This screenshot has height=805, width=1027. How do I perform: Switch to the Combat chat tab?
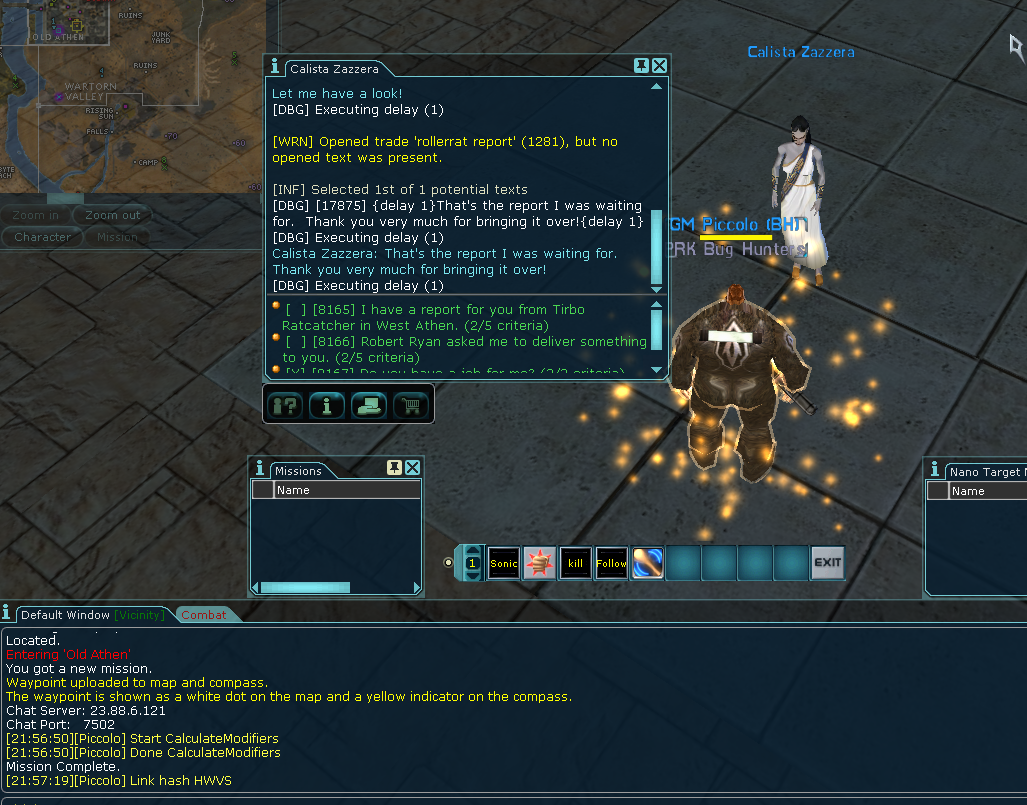(204, 615)
